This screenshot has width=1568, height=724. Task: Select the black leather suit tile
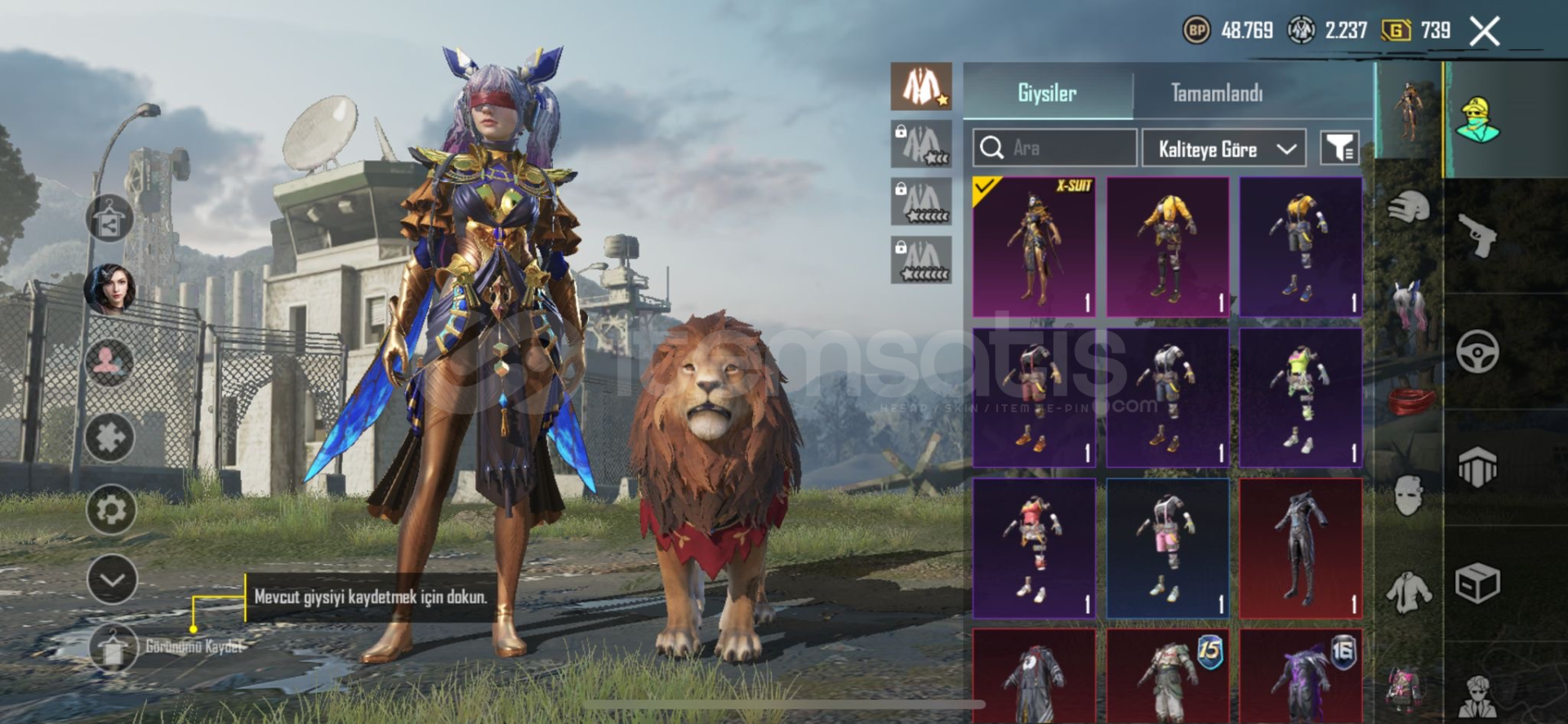[x=1300, y=548]
